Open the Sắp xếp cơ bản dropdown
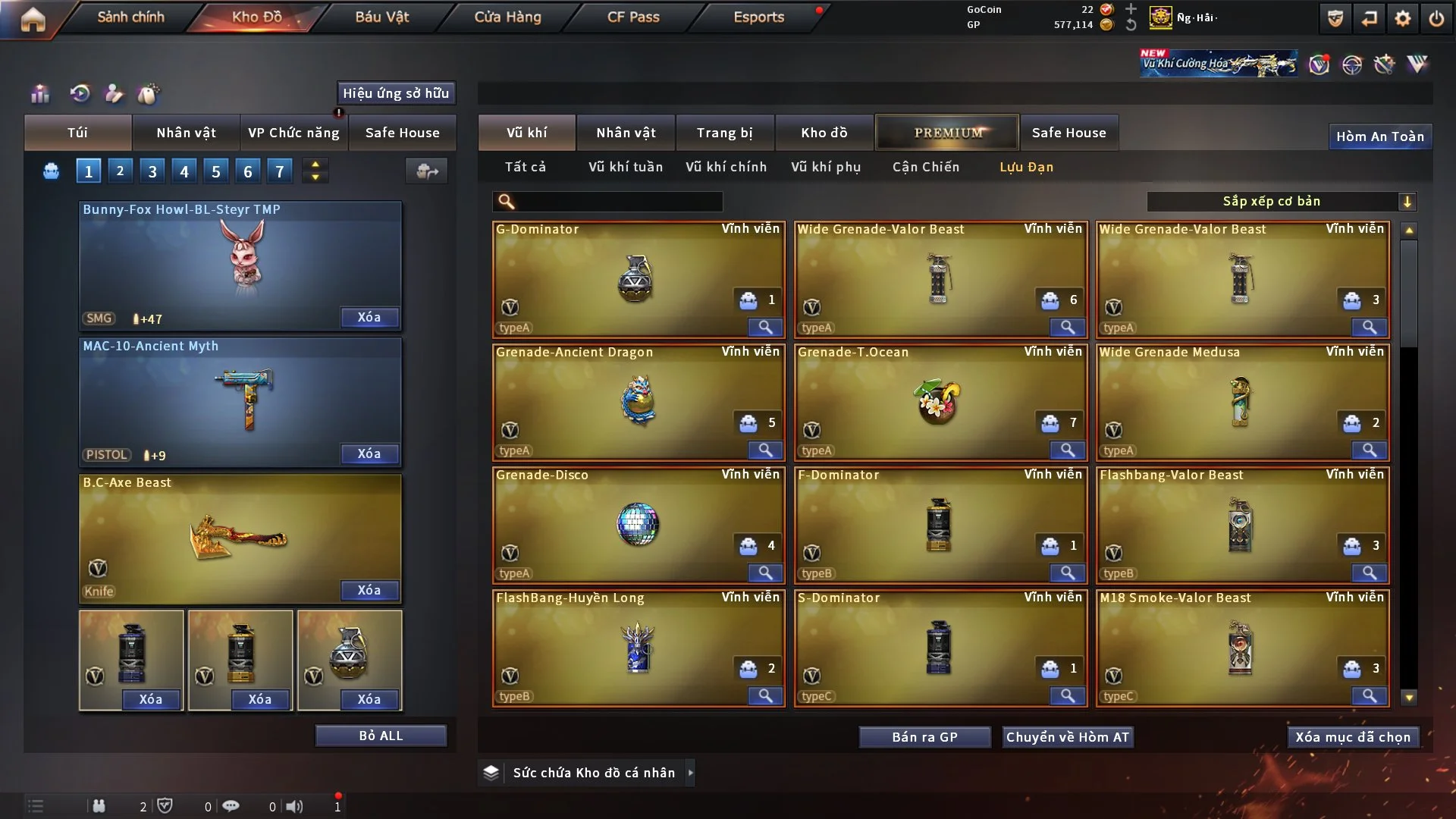1456x819 pixels. point(1281,201)
